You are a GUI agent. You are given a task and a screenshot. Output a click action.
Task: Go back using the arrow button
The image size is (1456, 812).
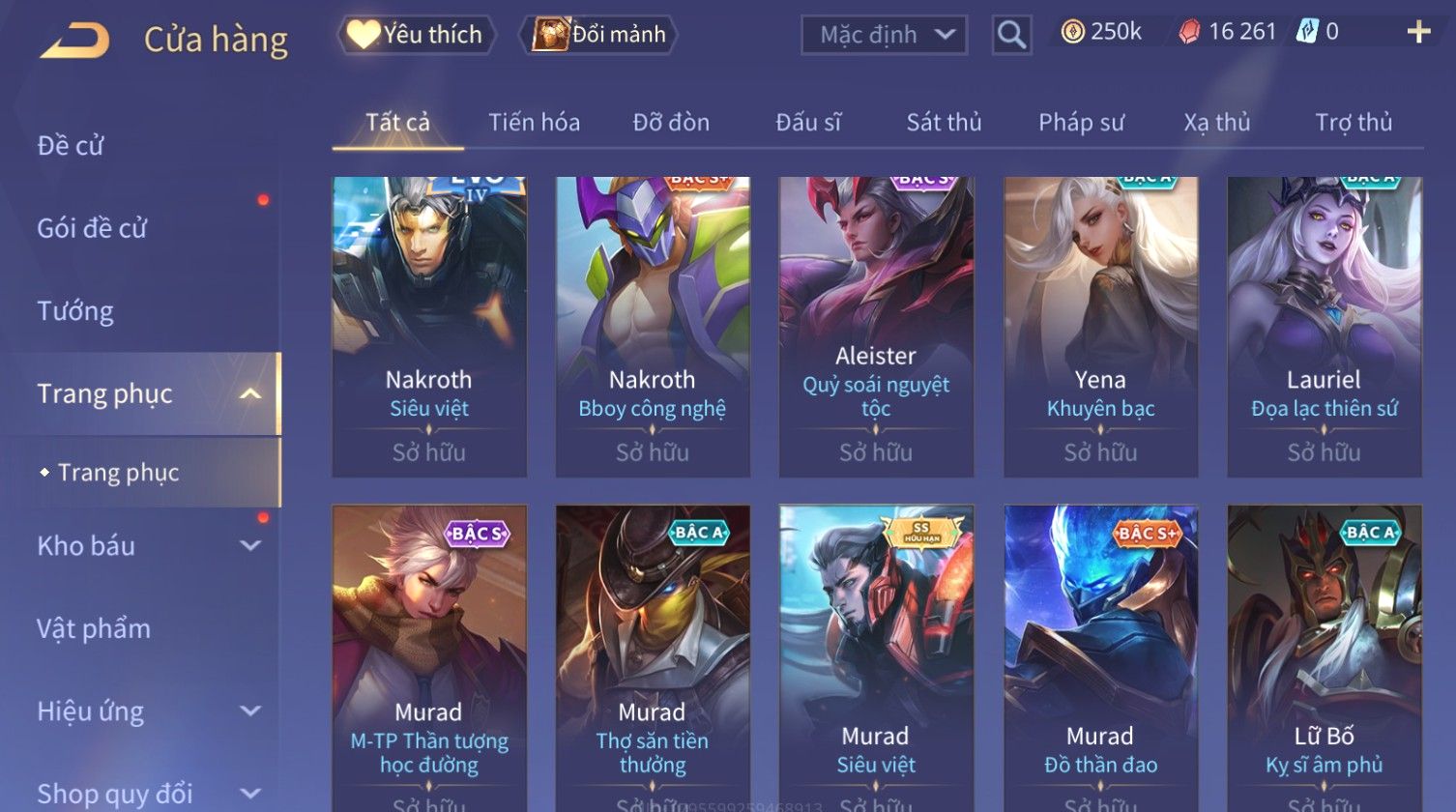click(74, 41)
